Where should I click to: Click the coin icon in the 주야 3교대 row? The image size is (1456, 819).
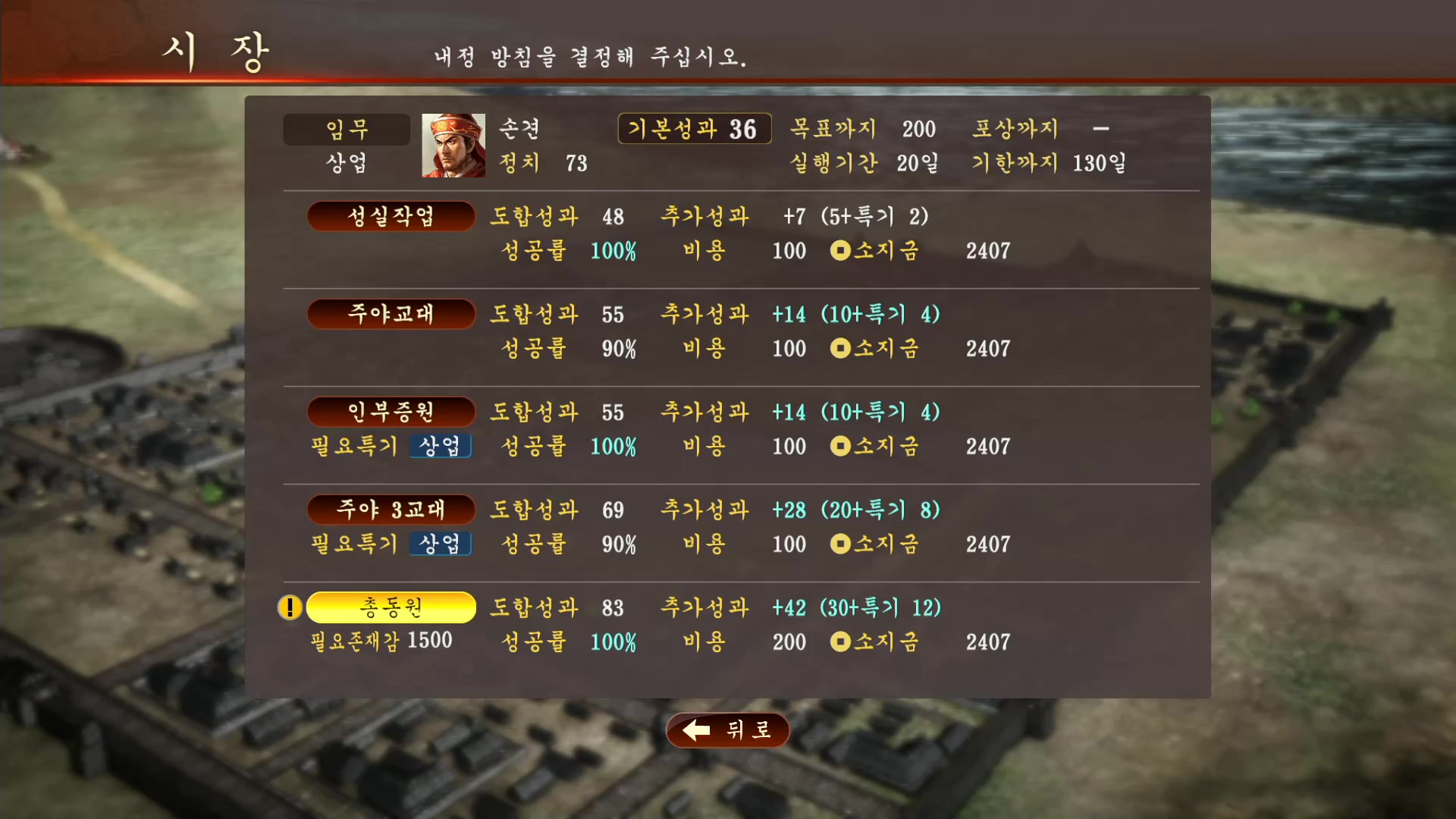pos(840,544)
